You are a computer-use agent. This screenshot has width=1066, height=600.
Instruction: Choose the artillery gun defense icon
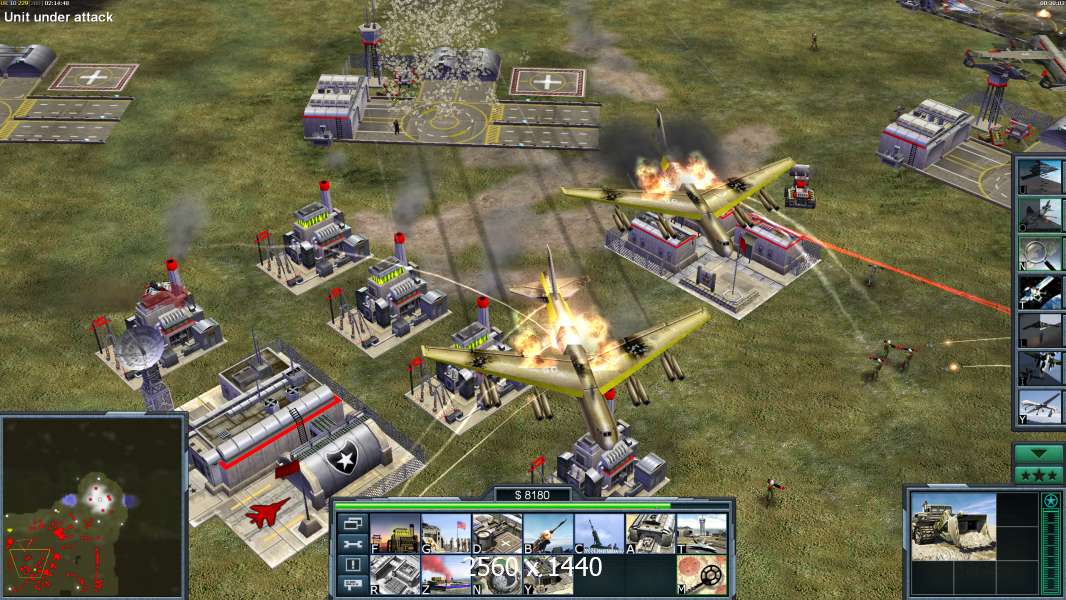pos(599,533)
